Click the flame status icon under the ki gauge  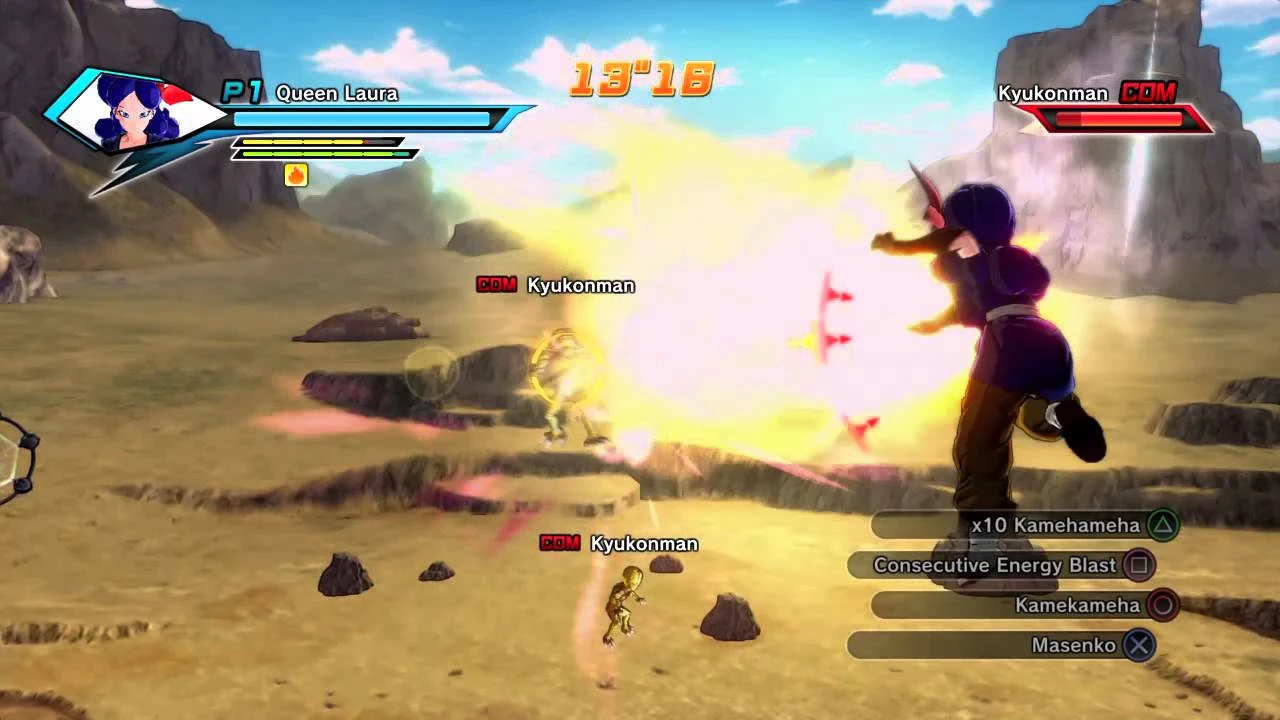(296, 176)
